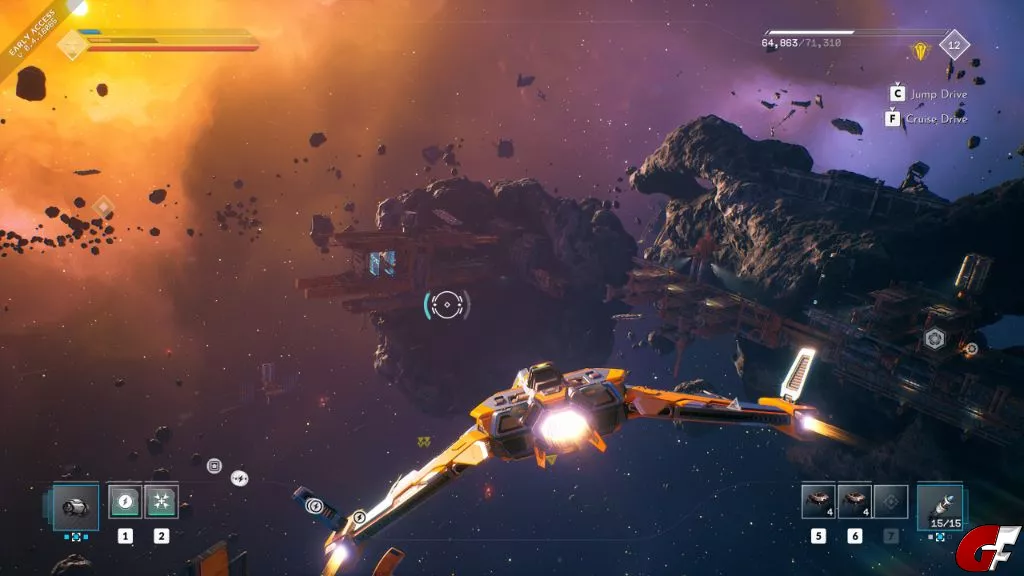Select the missile secondary weapon slot
Image resolution: width=1024 pixels, height=576 pixels.
point(938,504)
